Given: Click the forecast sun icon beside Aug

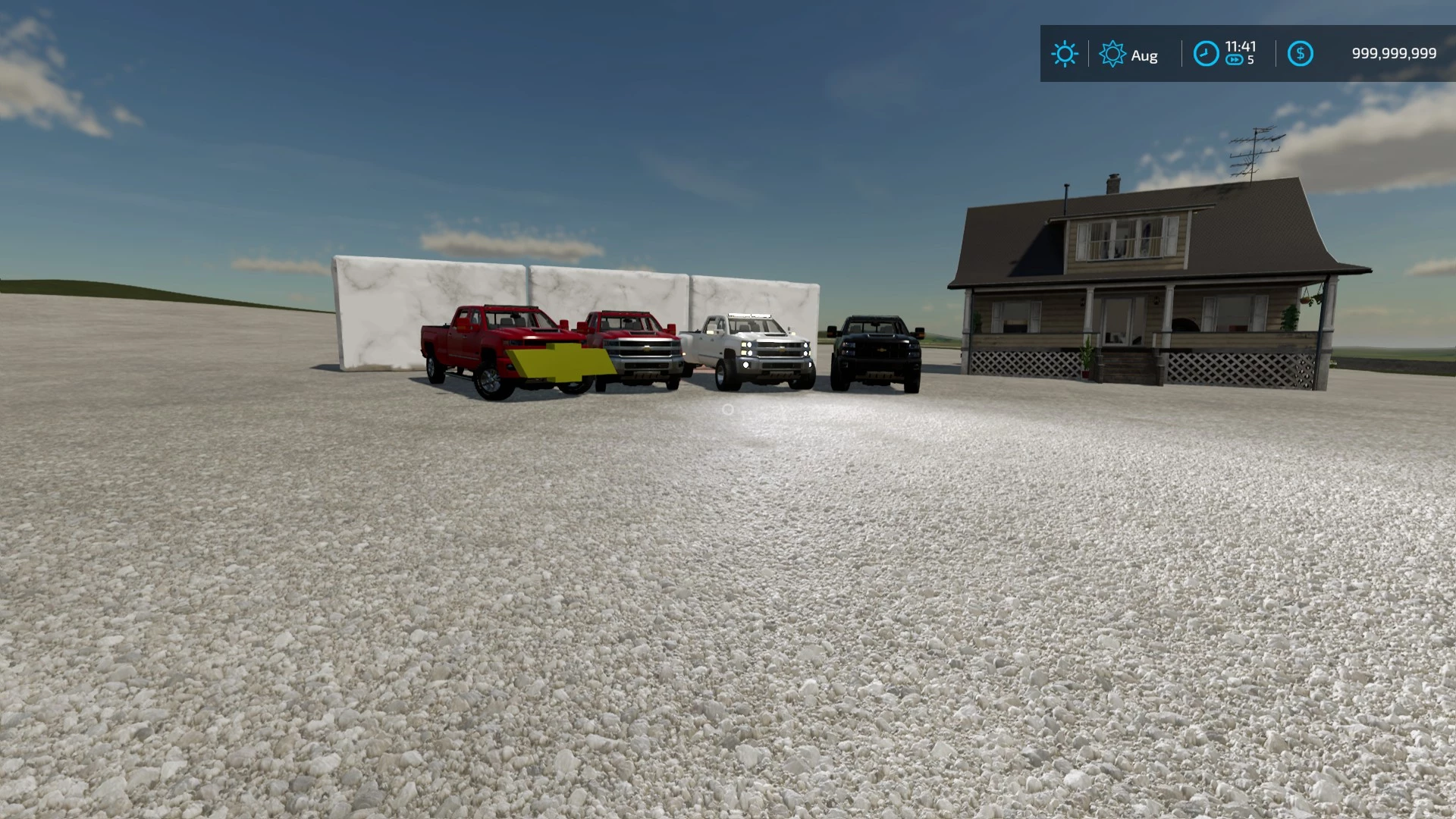Looking at the screenshot, I should (1112, 54).
